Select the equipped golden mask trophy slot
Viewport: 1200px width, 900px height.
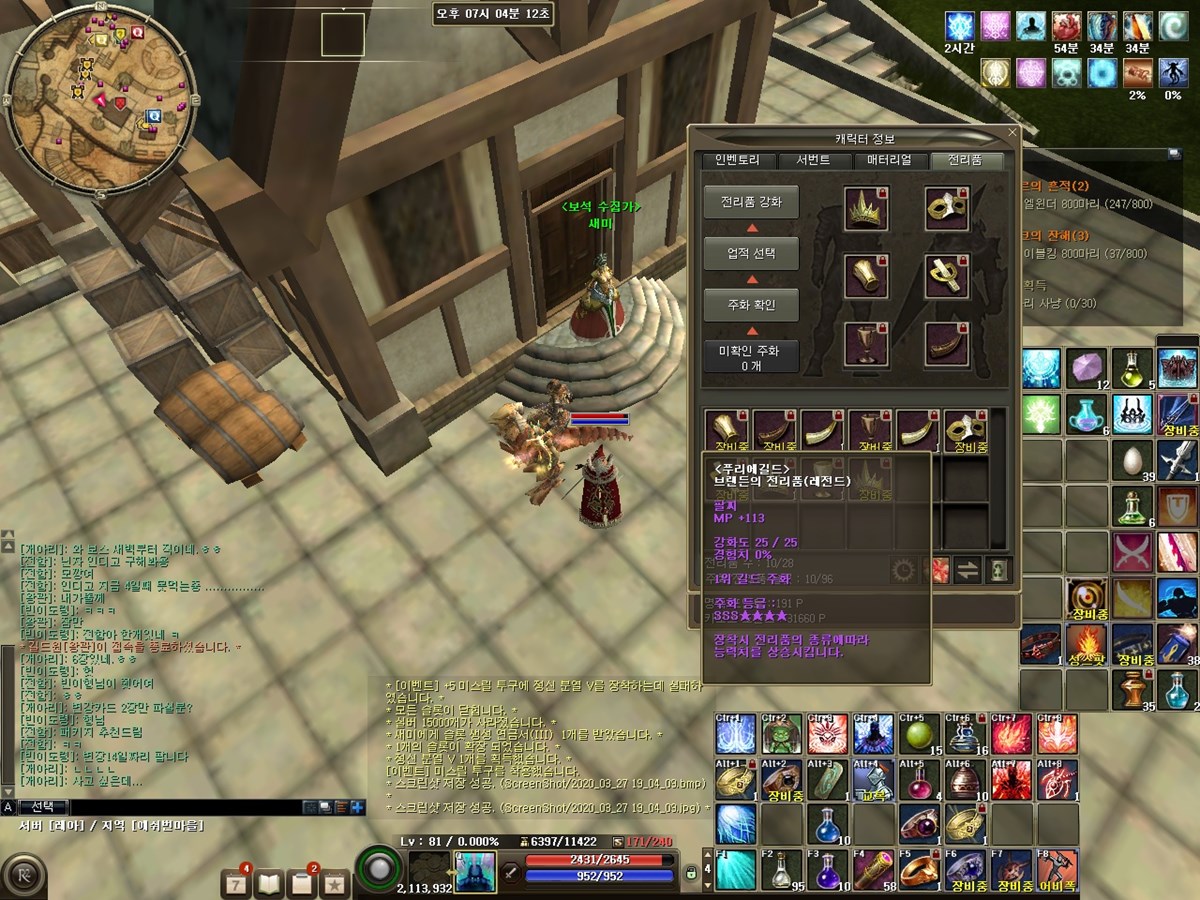click(x=946, y=209)
